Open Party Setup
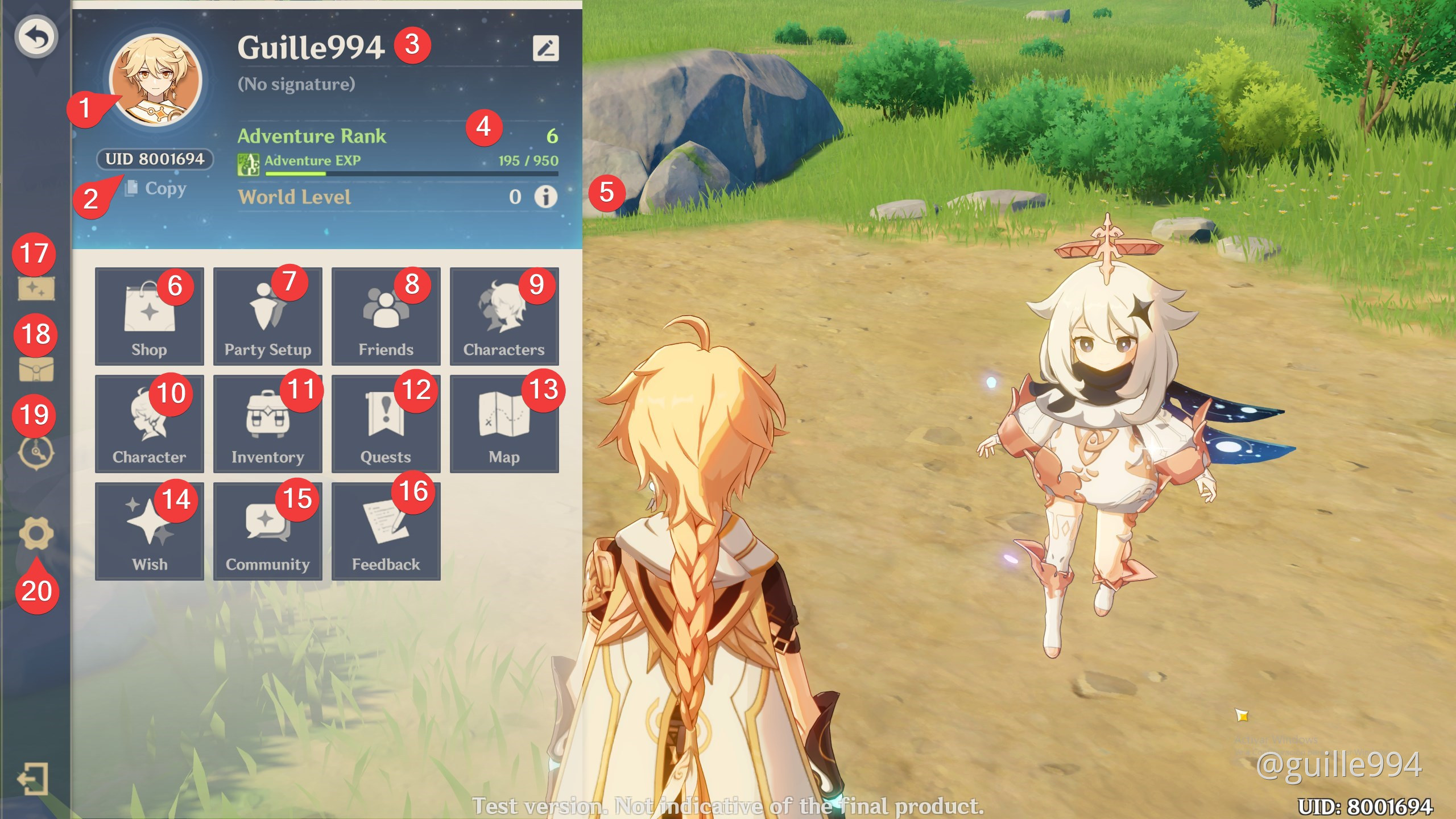1456x819 pixels. [267, 316]
